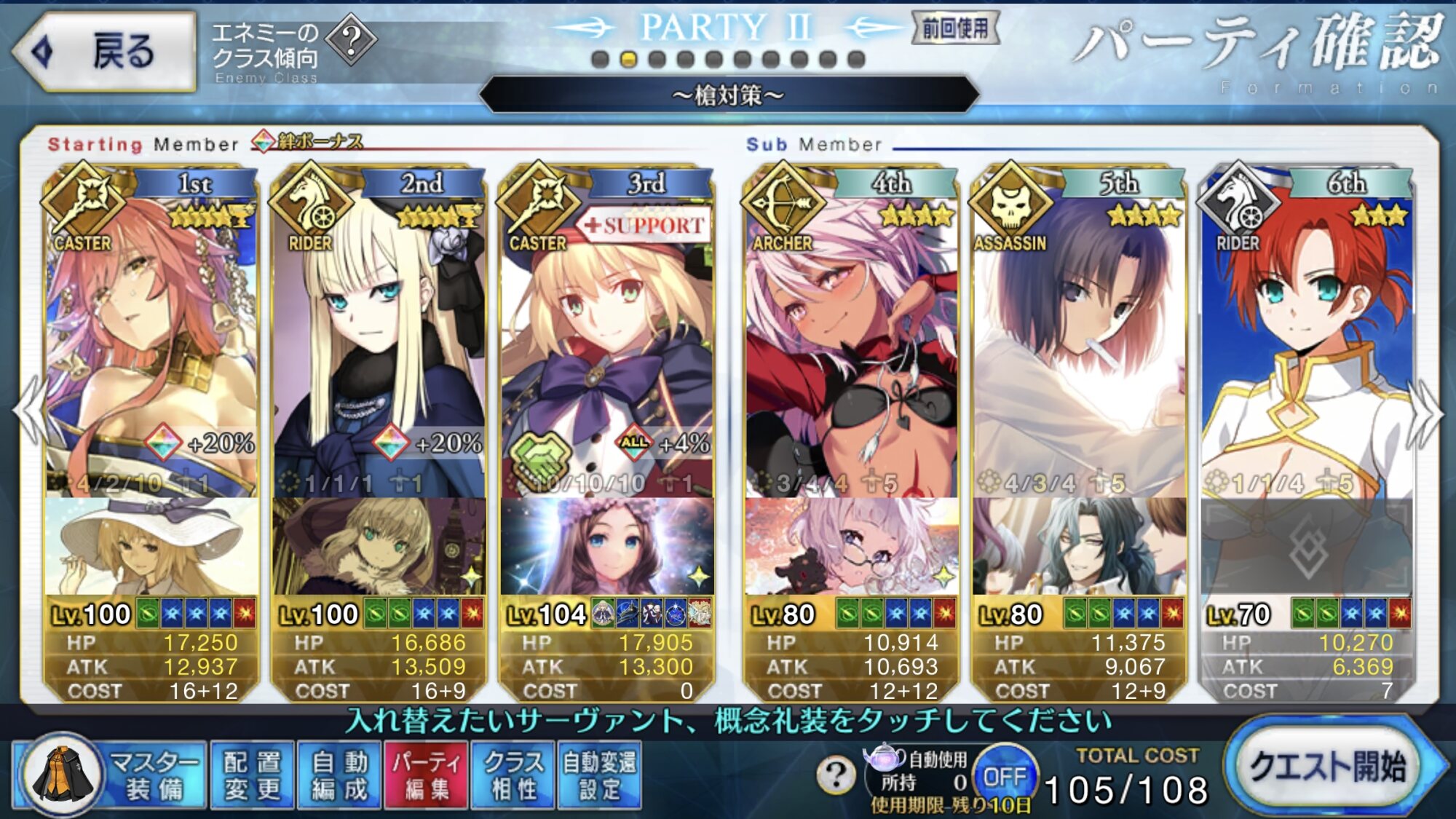Open パーティ編集 party edit
Screen dimensions: 1456x819
click(426, 775)
